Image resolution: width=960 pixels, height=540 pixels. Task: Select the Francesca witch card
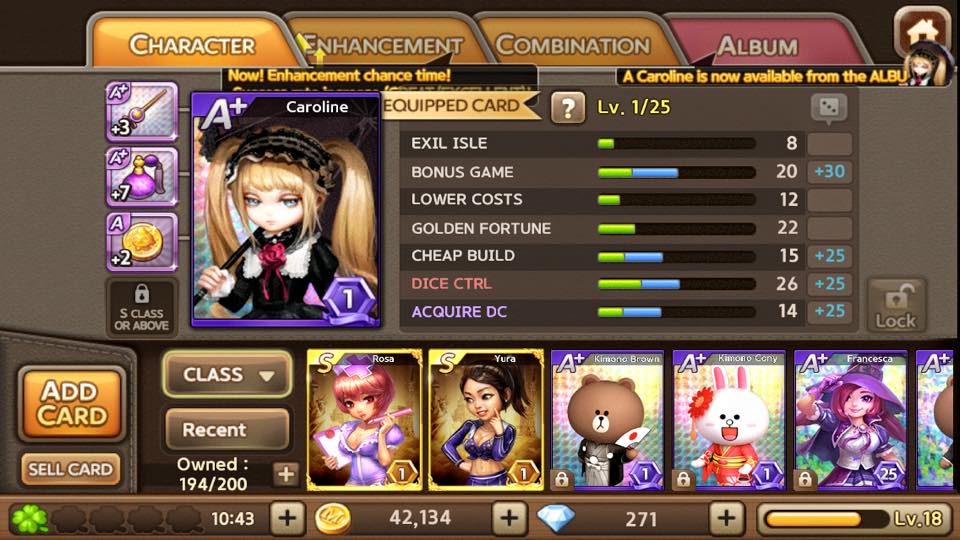(x=850, y=420)
